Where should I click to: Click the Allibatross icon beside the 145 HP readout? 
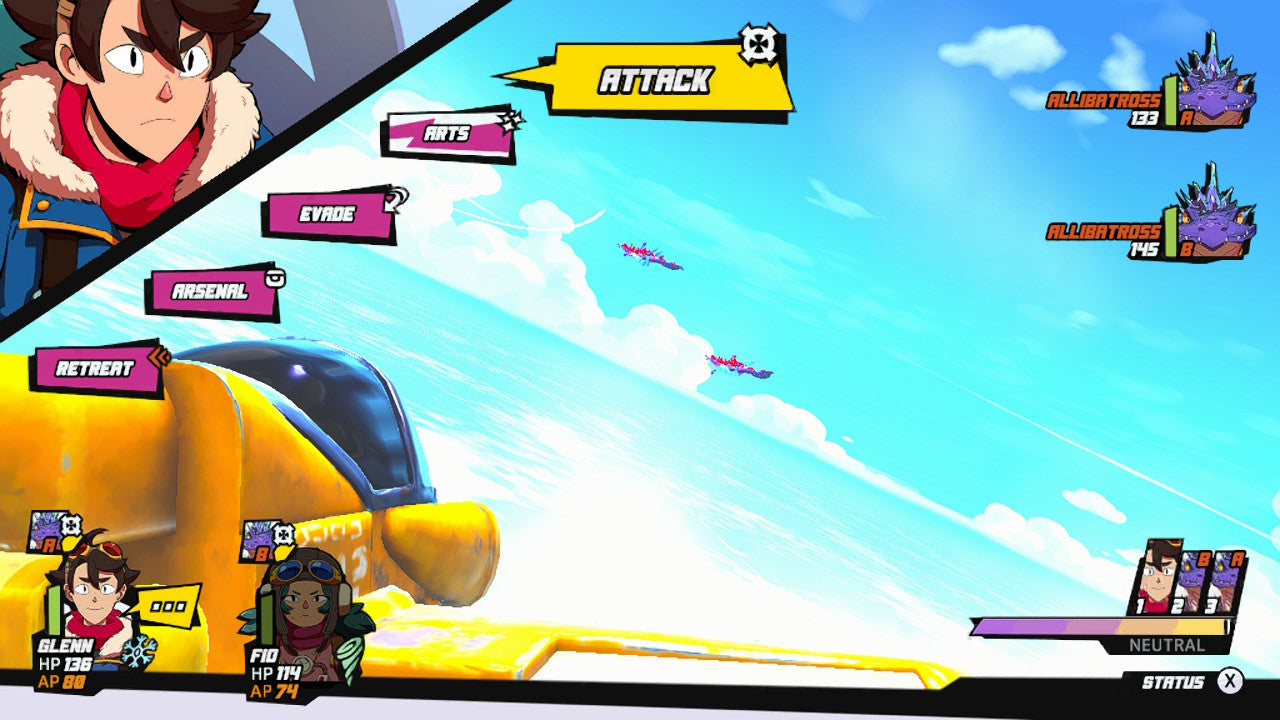tap(1212, 225)
